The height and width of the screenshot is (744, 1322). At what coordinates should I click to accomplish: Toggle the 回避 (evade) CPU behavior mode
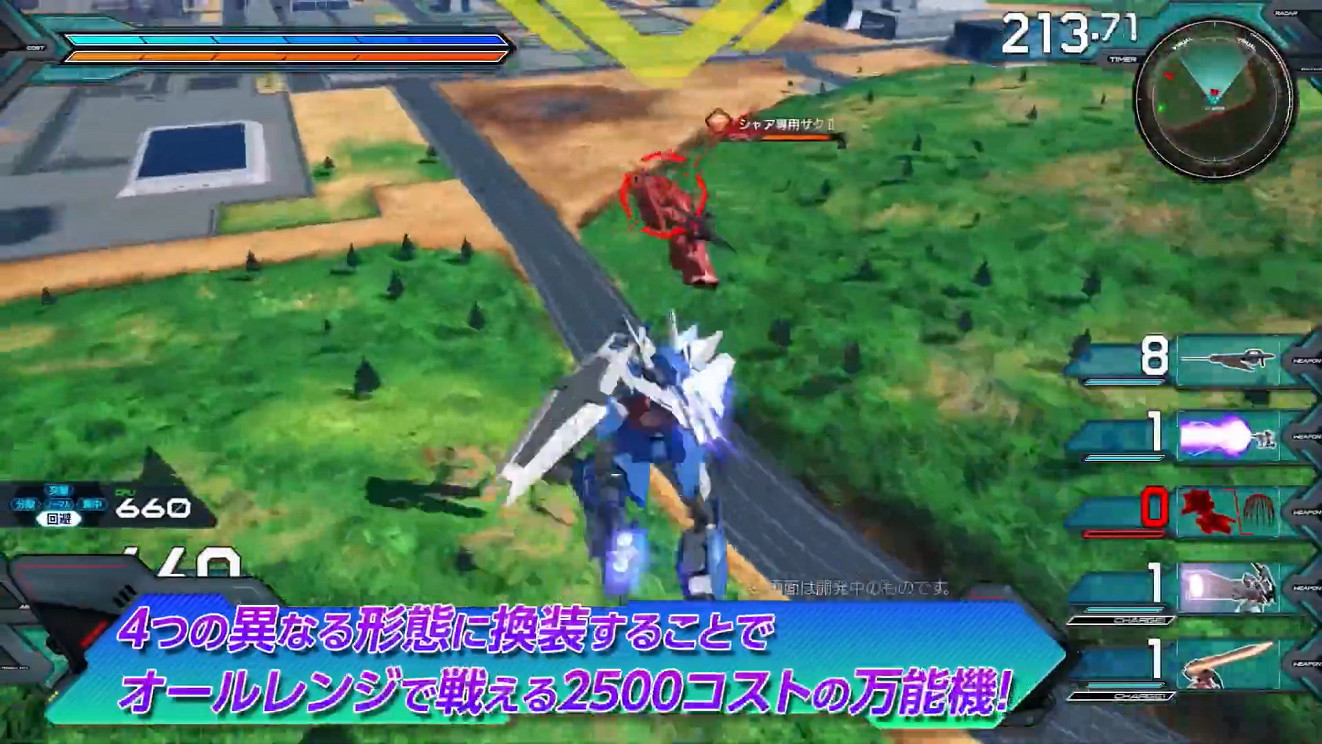click(x=59, y=519)
